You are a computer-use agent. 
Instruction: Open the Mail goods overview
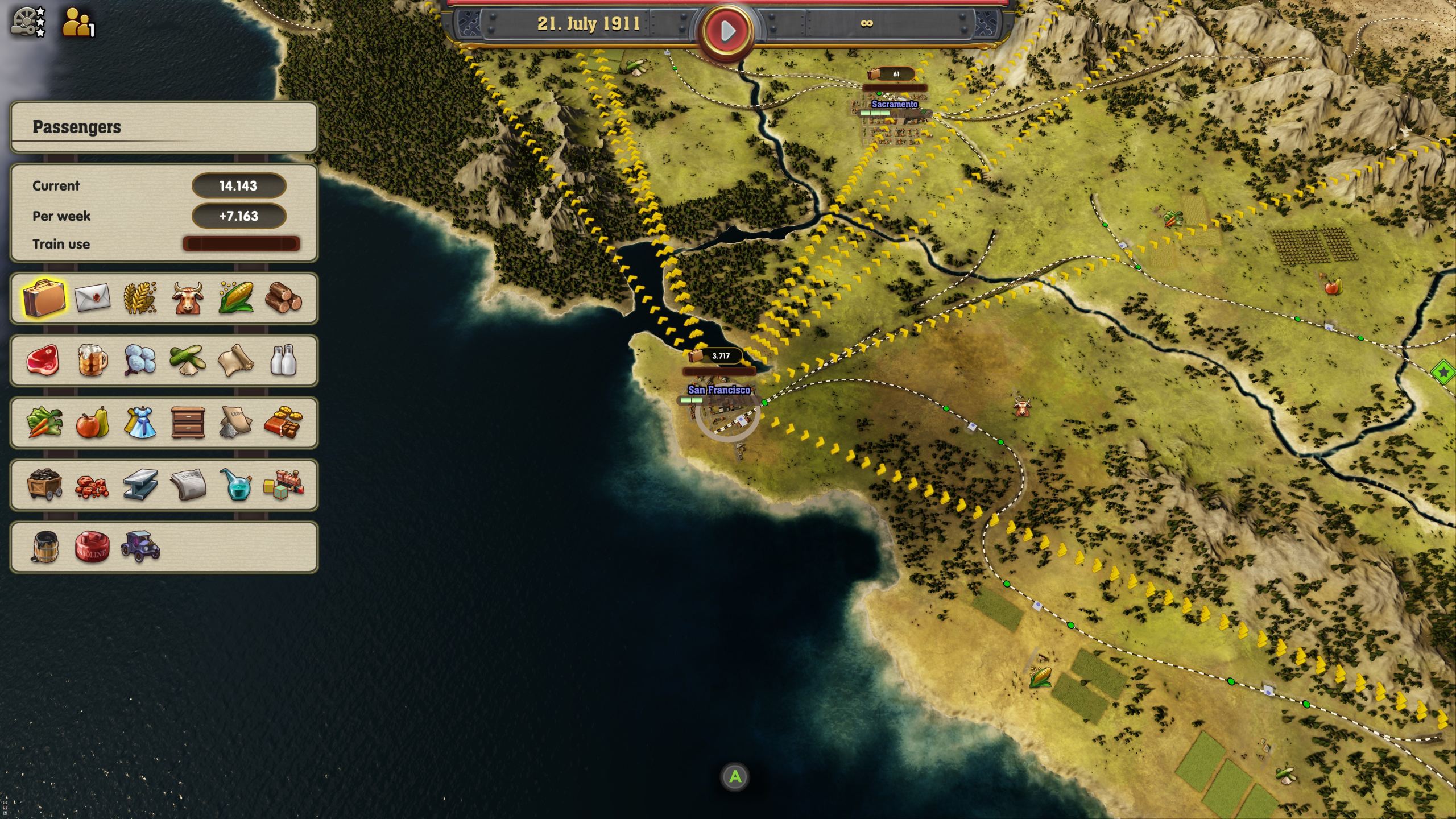(93, 299)
